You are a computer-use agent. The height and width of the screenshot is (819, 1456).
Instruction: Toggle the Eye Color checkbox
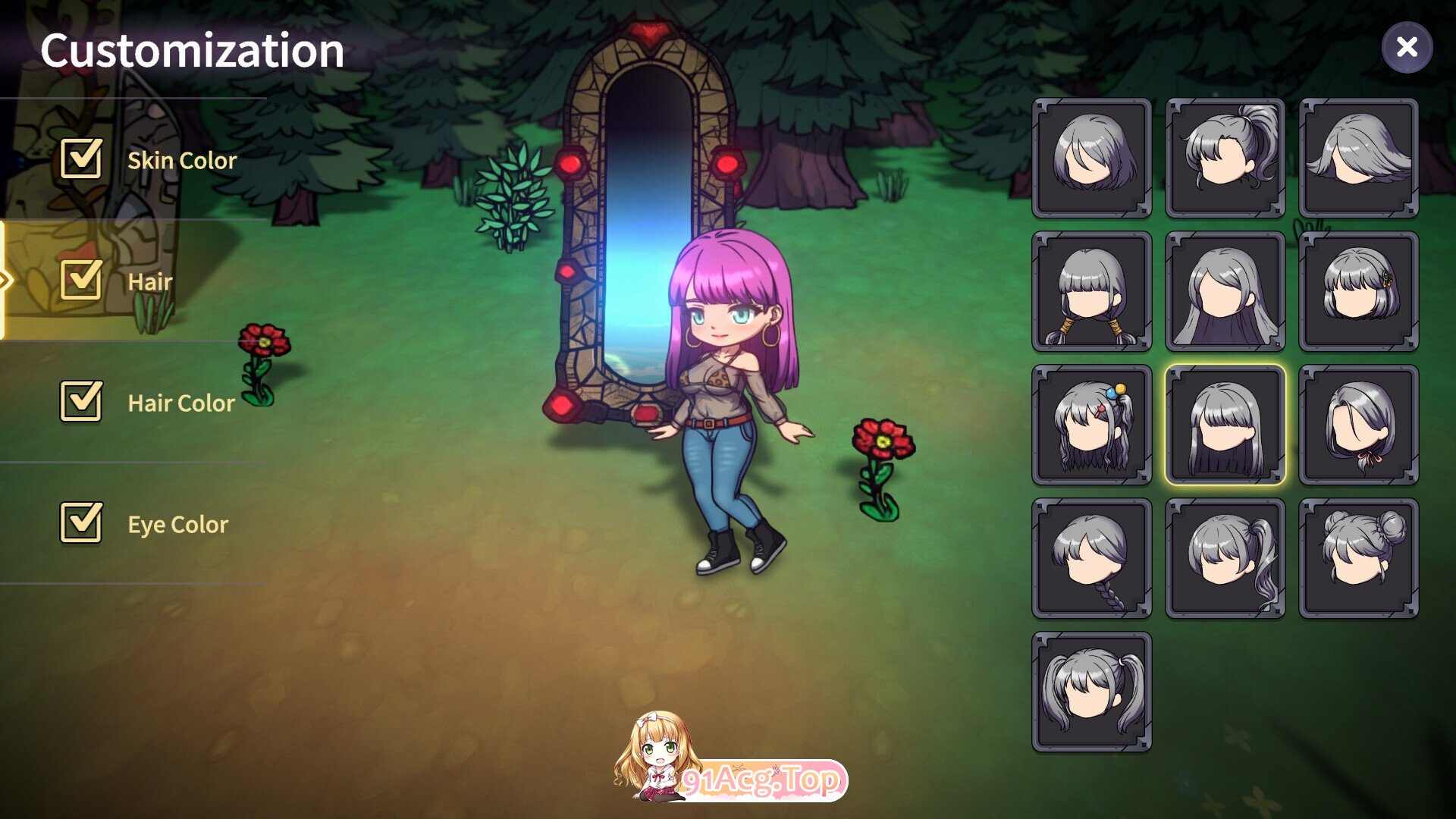click(x=81, y=522)
